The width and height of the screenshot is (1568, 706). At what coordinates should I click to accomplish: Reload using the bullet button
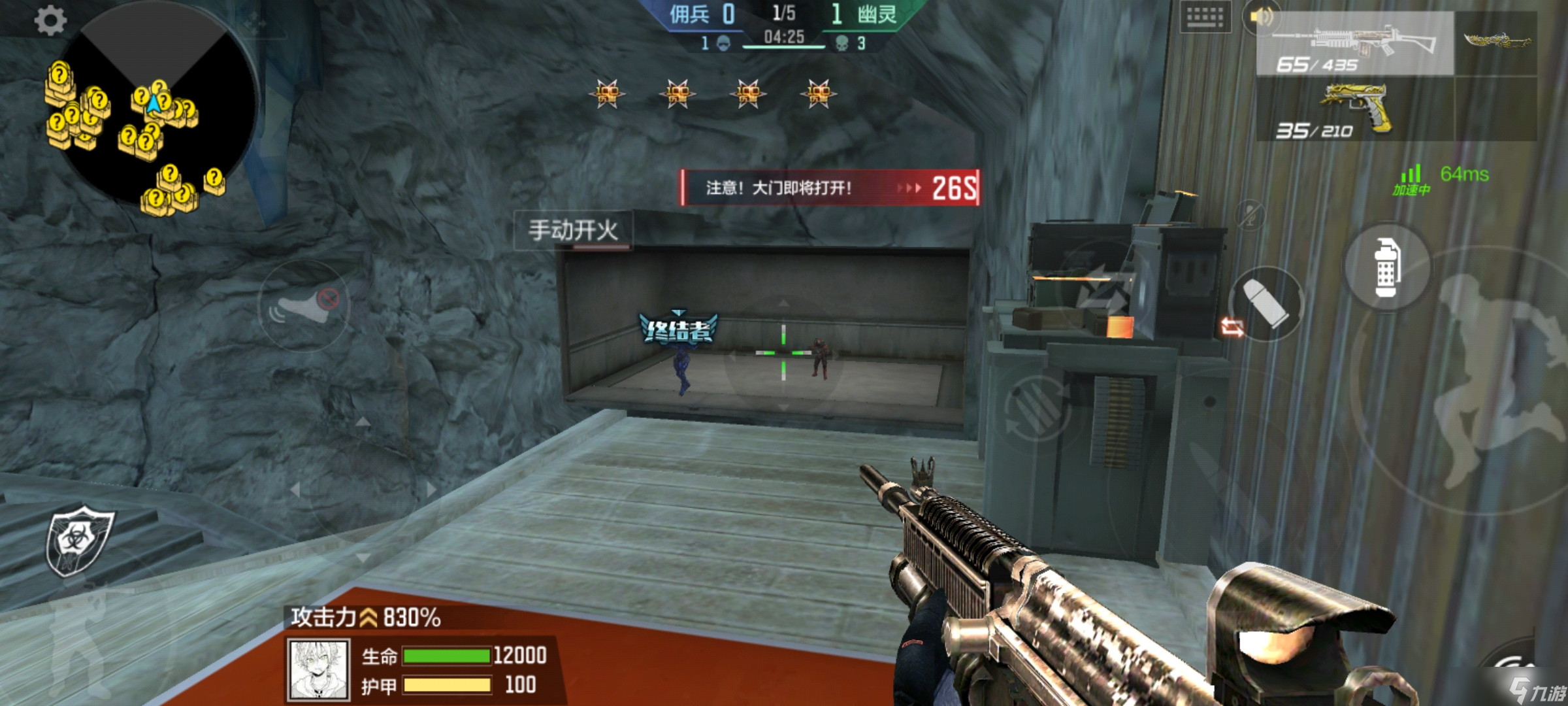(x=1267, y=305)
